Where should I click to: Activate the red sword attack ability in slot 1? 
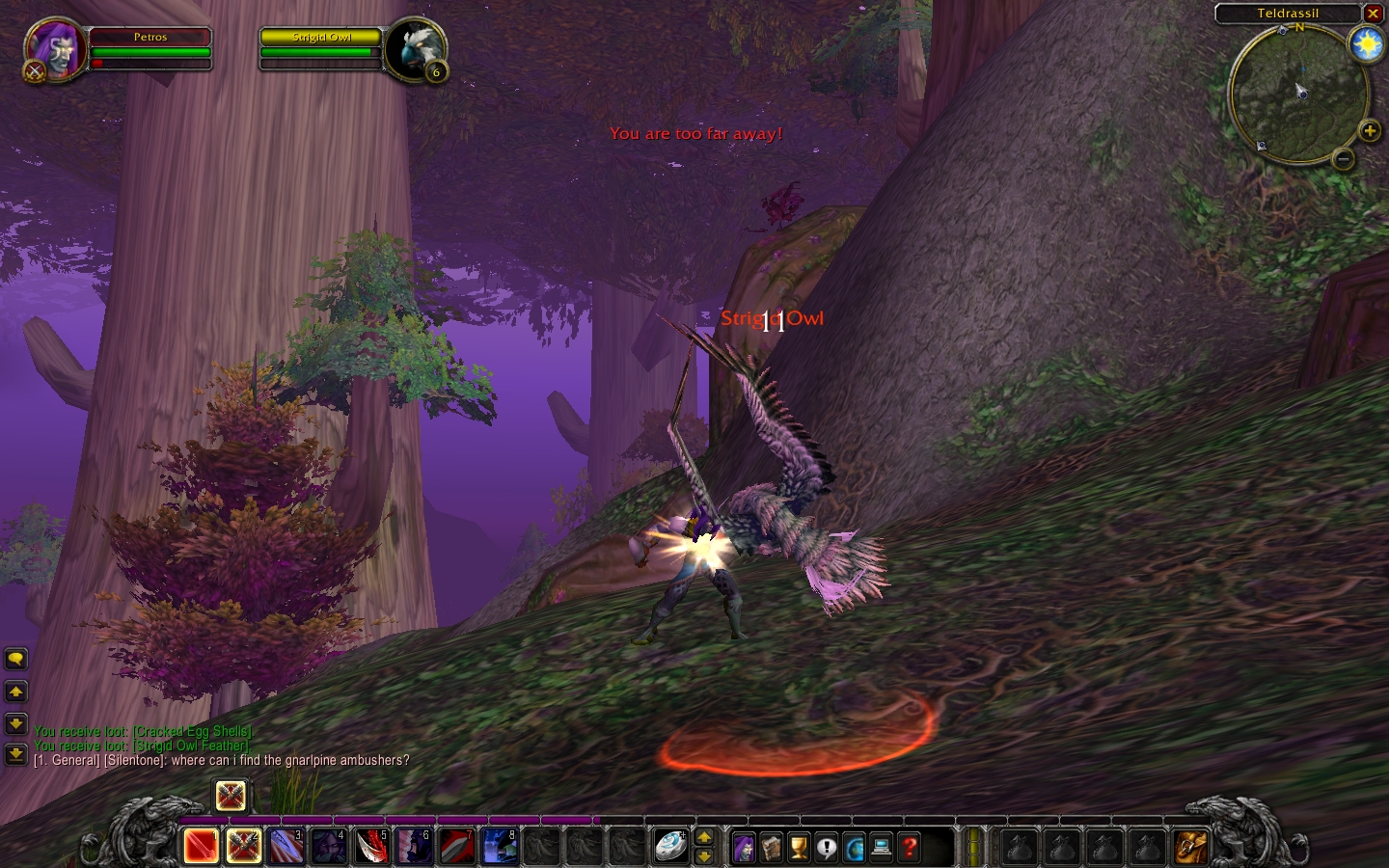coord(202,846)
